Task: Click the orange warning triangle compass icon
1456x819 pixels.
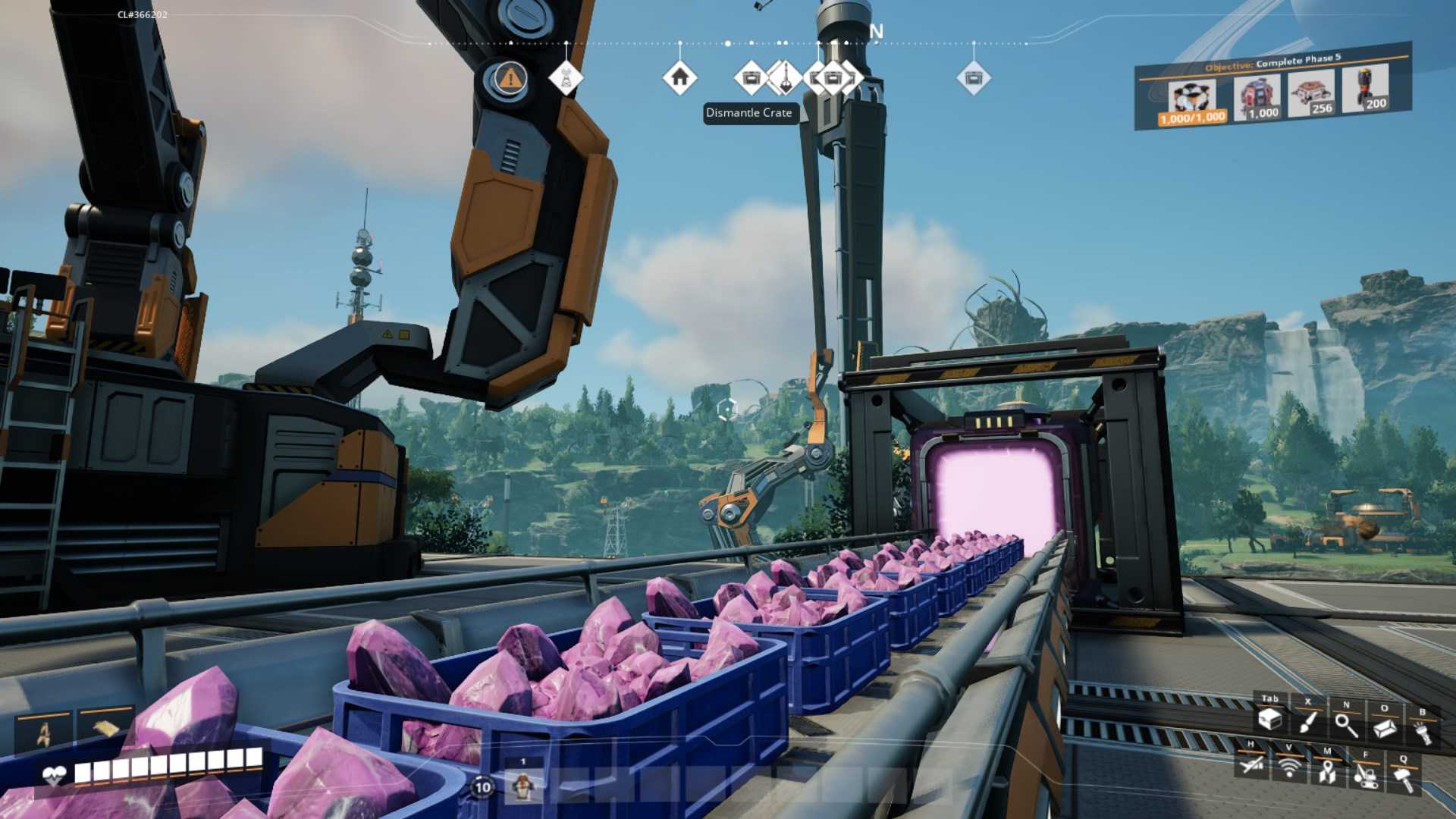Action: [x=510, y=77]
